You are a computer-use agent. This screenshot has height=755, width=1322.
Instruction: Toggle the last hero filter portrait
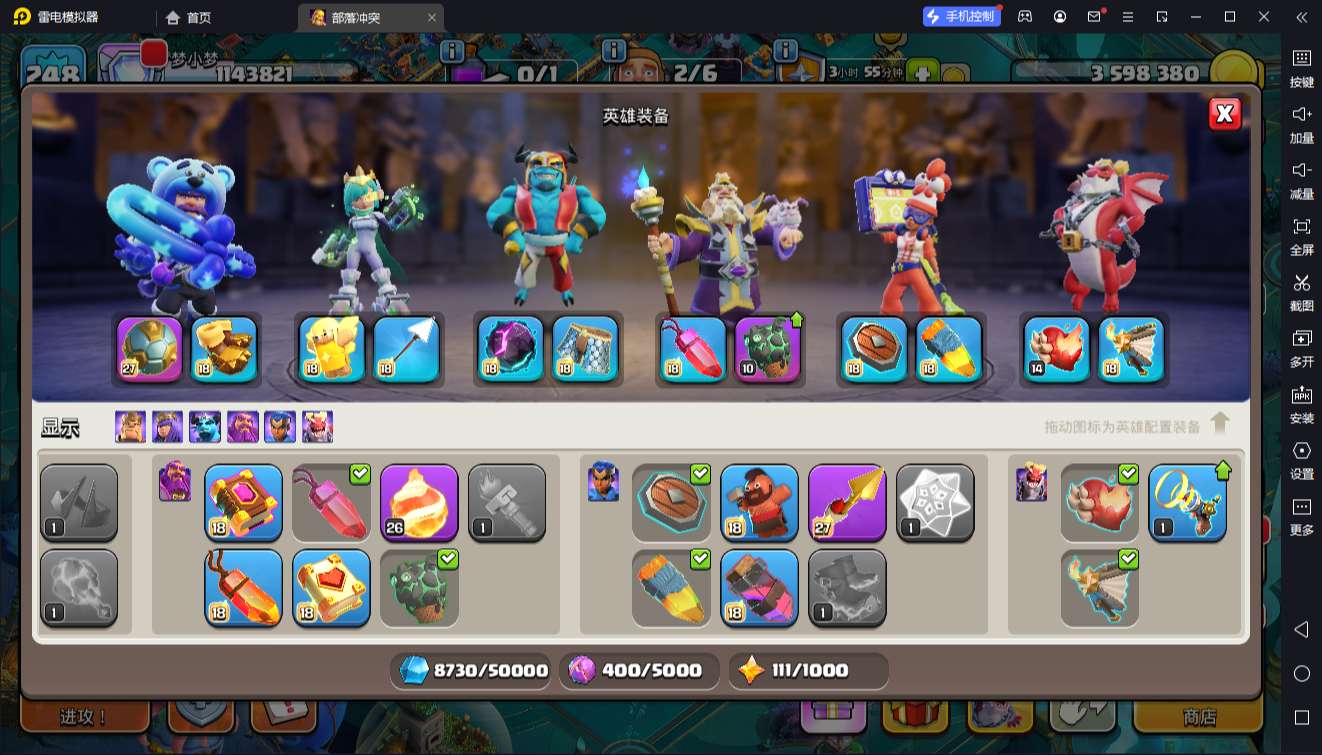pyautogui.click(x=318, y=427)
